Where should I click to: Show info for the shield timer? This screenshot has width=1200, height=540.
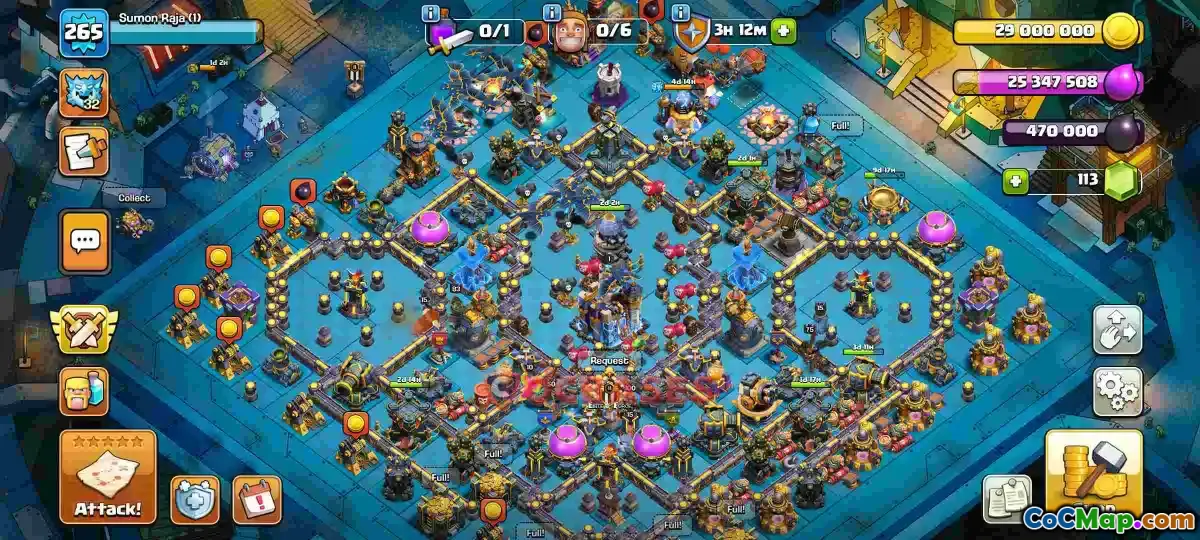[x=681, y=13]
